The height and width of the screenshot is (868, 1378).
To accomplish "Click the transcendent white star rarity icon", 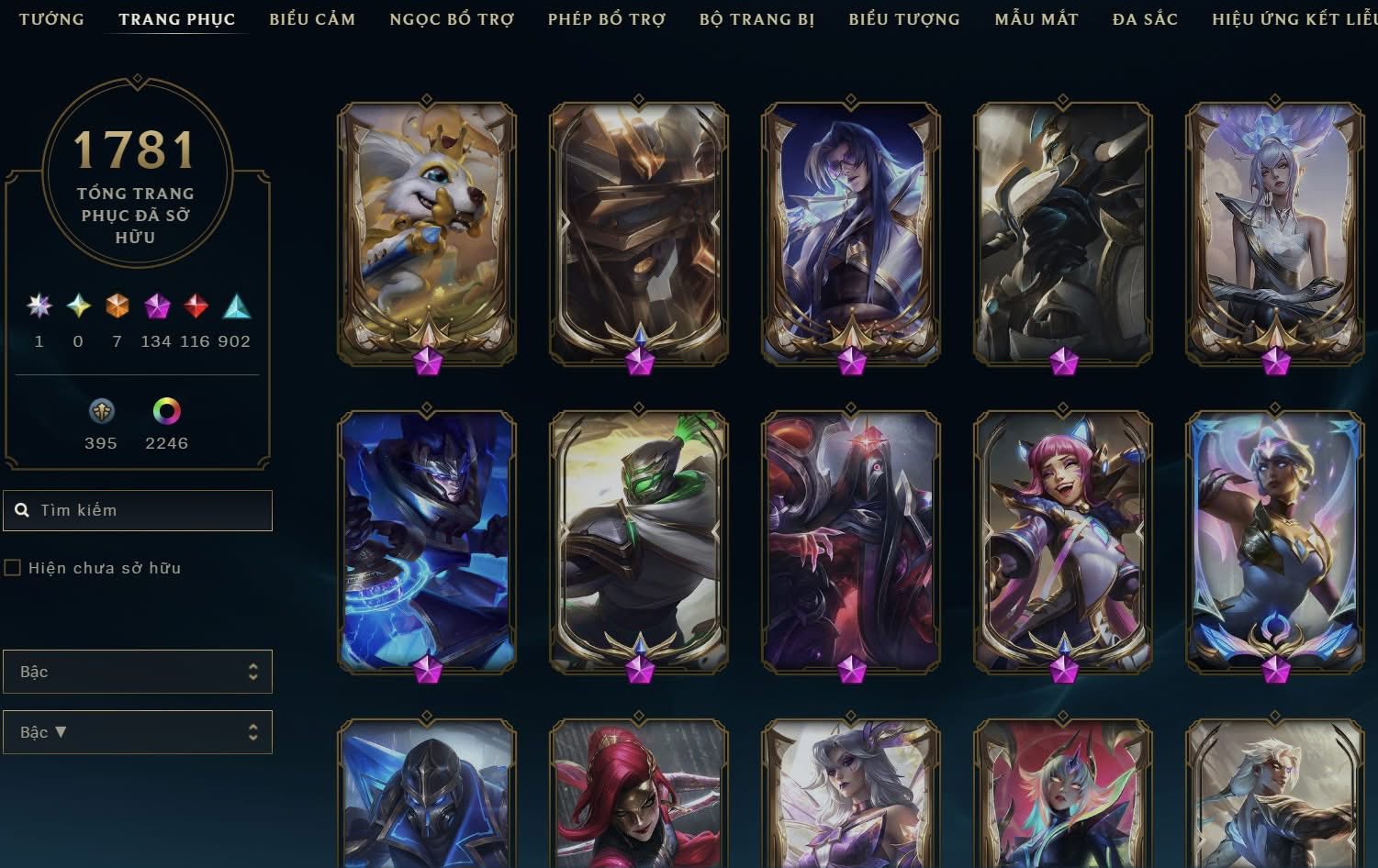I will pos(38,306).
